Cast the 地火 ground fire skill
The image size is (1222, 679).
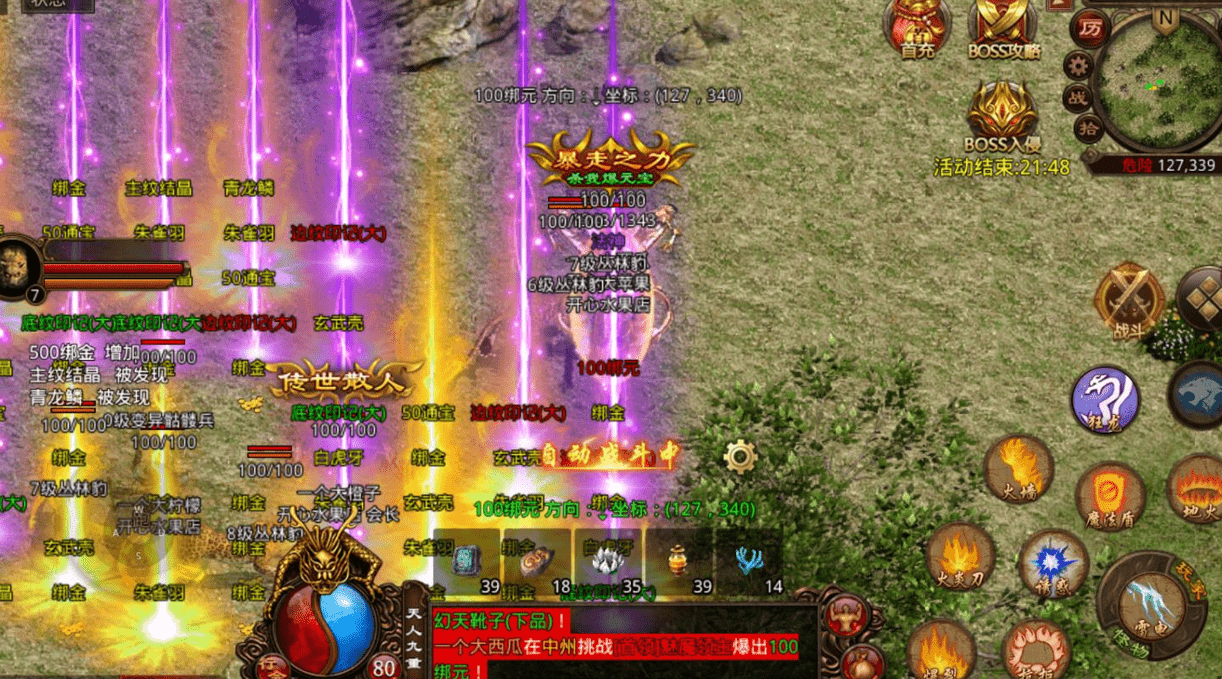1196,488
